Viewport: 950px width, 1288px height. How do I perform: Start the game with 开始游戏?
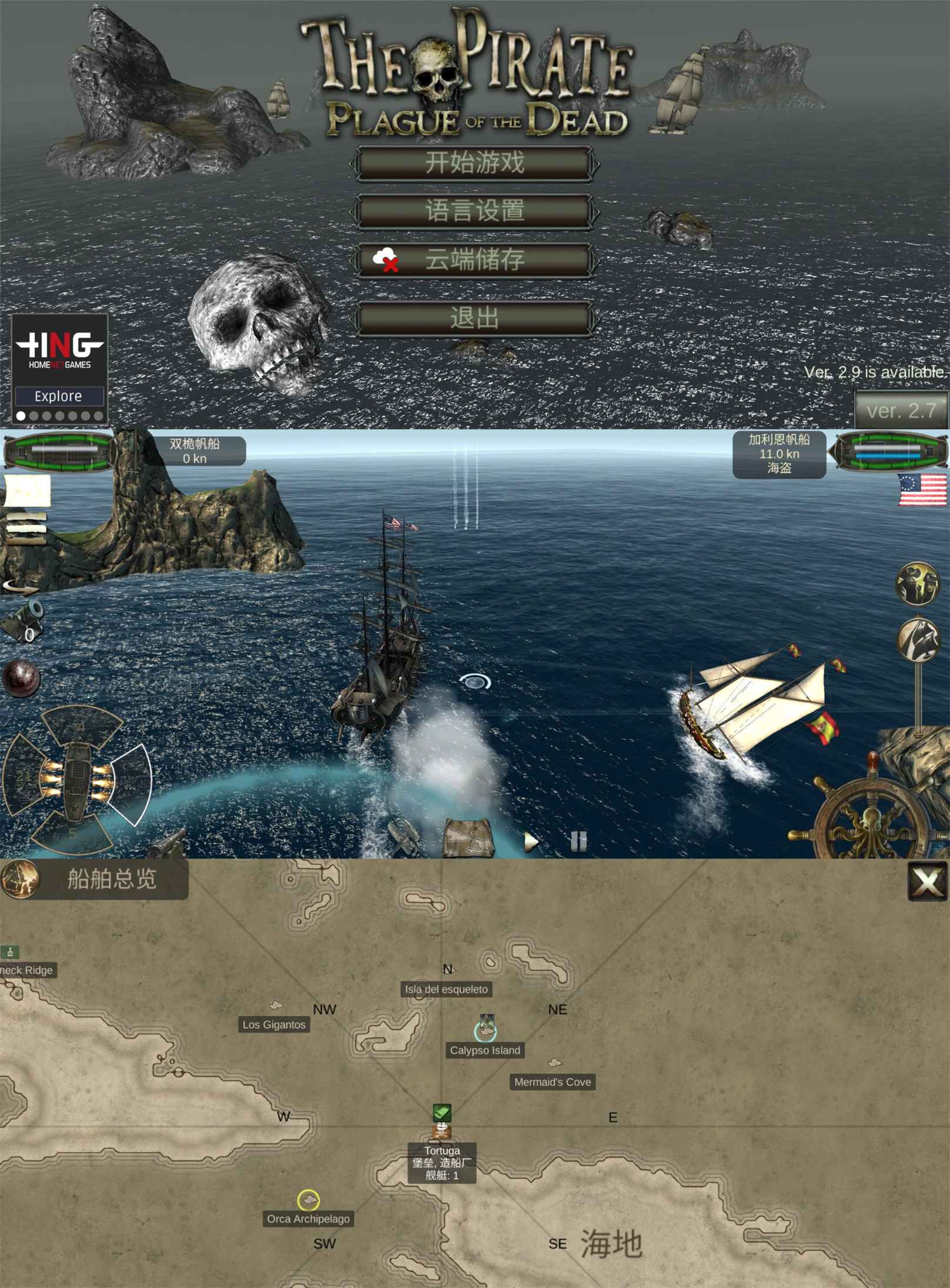point(474,163)
